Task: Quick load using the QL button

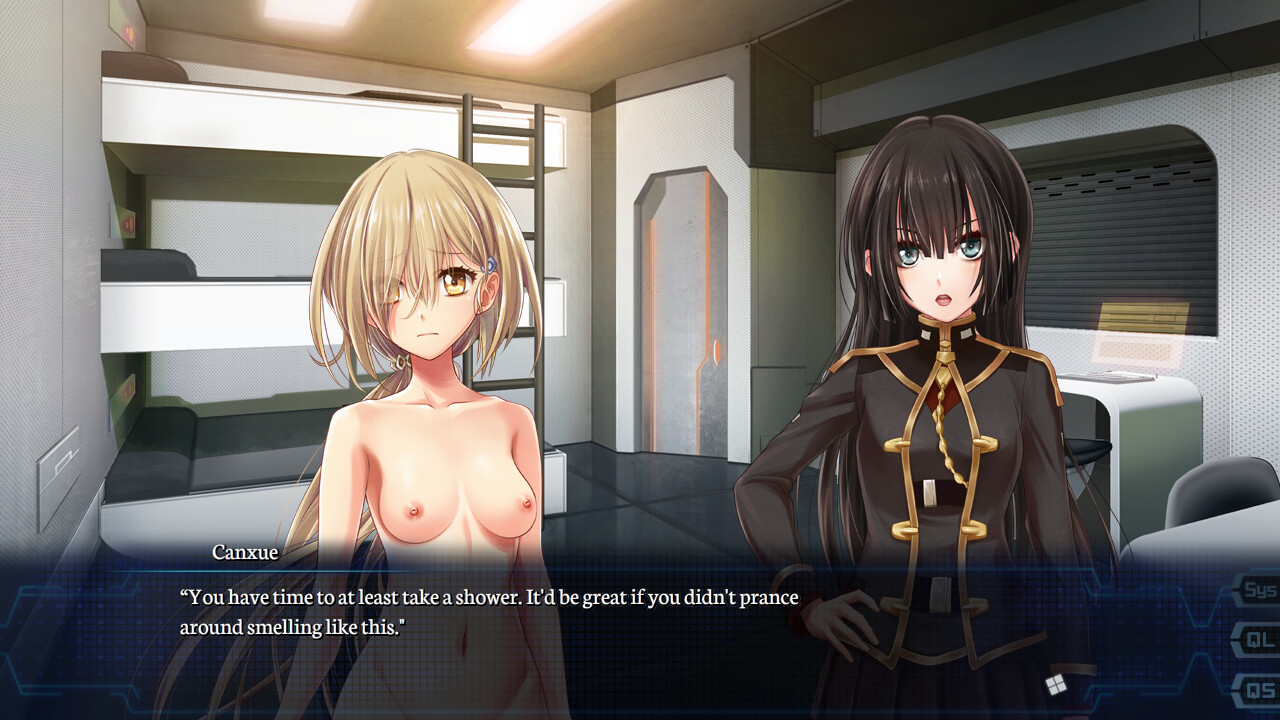Action: [1258, 639]
